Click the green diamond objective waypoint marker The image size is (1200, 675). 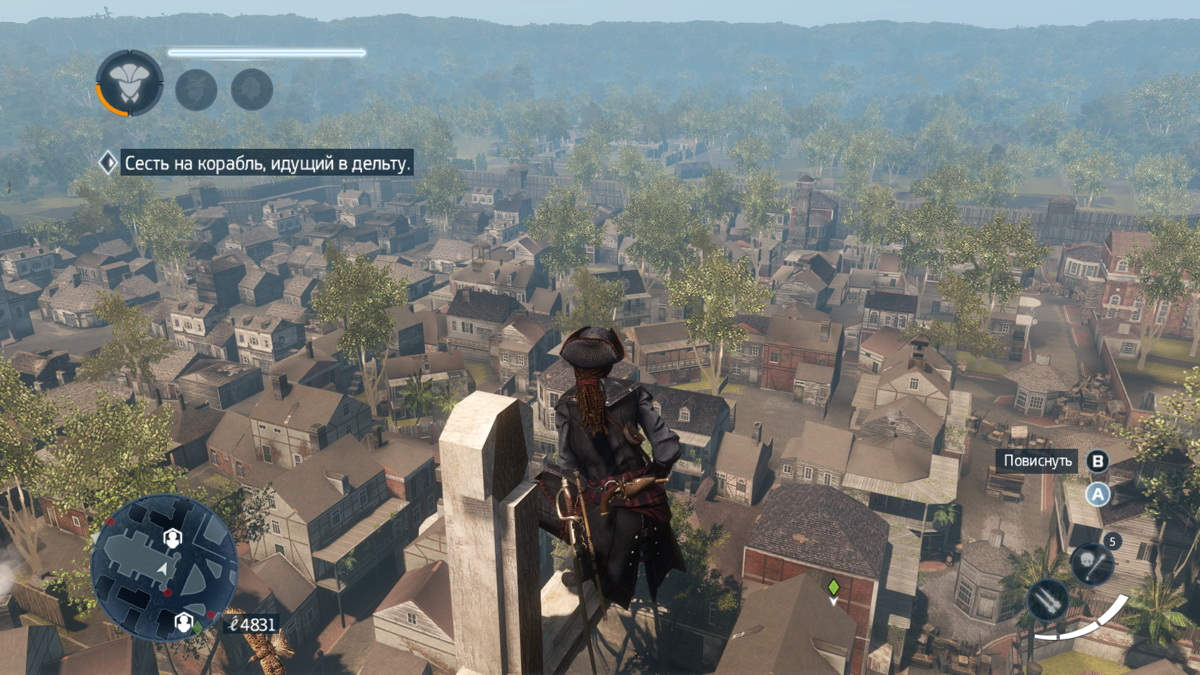pos(832,586)
